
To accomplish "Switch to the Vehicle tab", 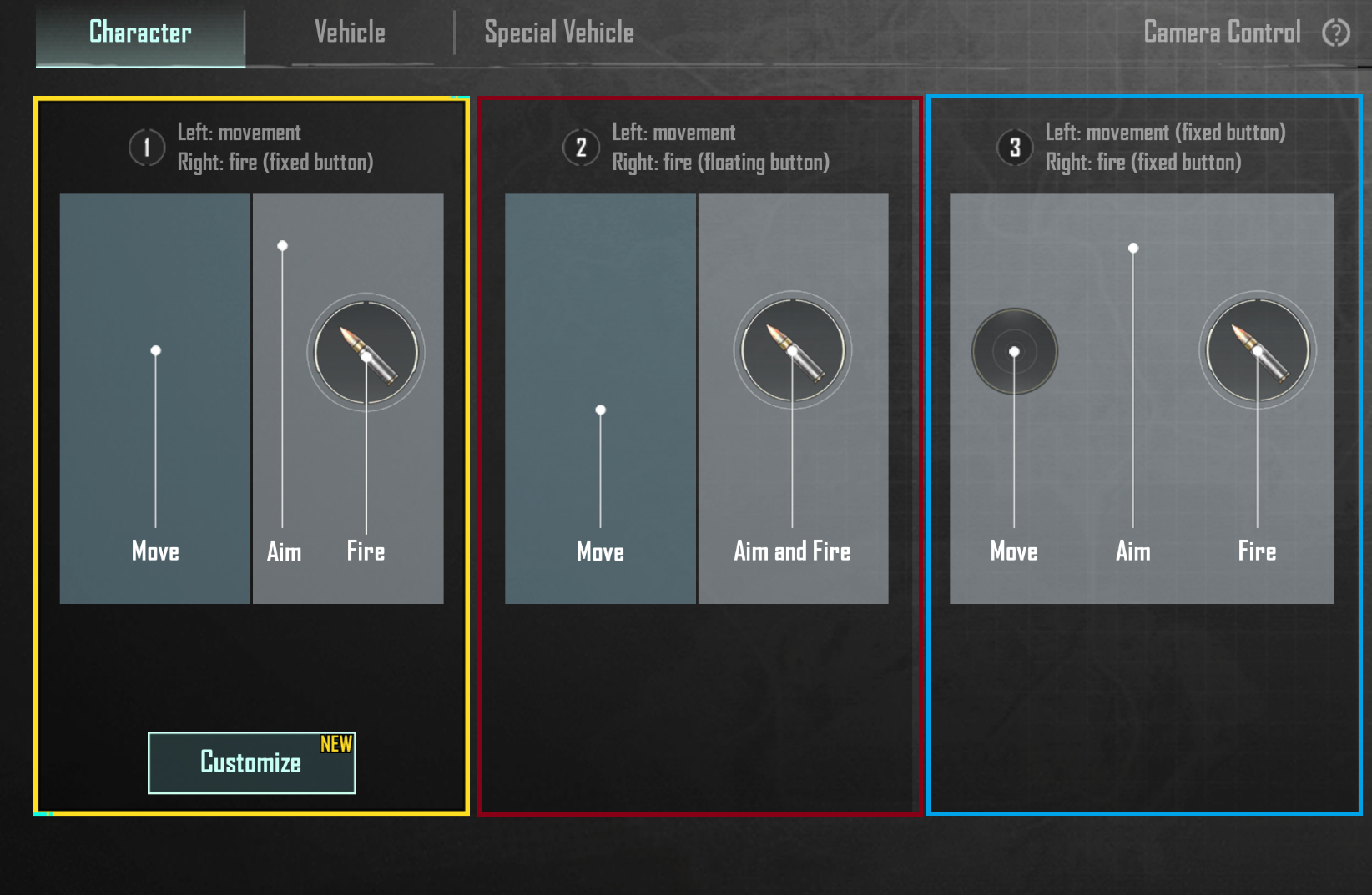I will pyautogui.click(x=349, y=32).
